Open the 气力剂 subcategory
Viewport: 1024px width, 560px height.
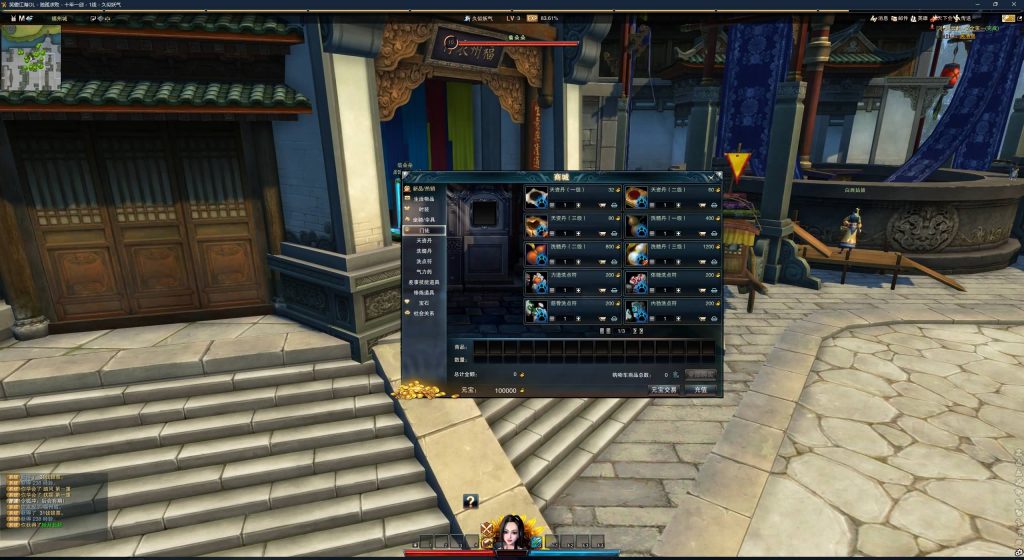[424, 272]
